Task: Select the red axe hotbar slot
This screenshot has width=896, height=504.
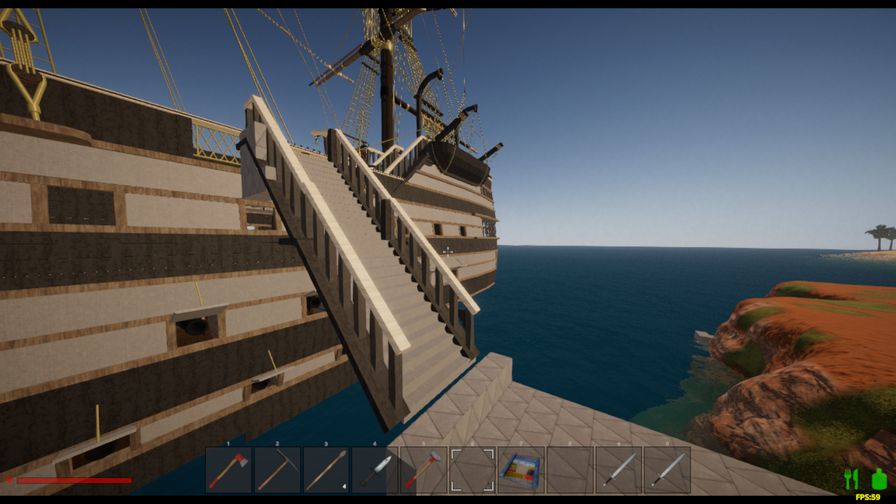Action: click(x=229, y=469)
